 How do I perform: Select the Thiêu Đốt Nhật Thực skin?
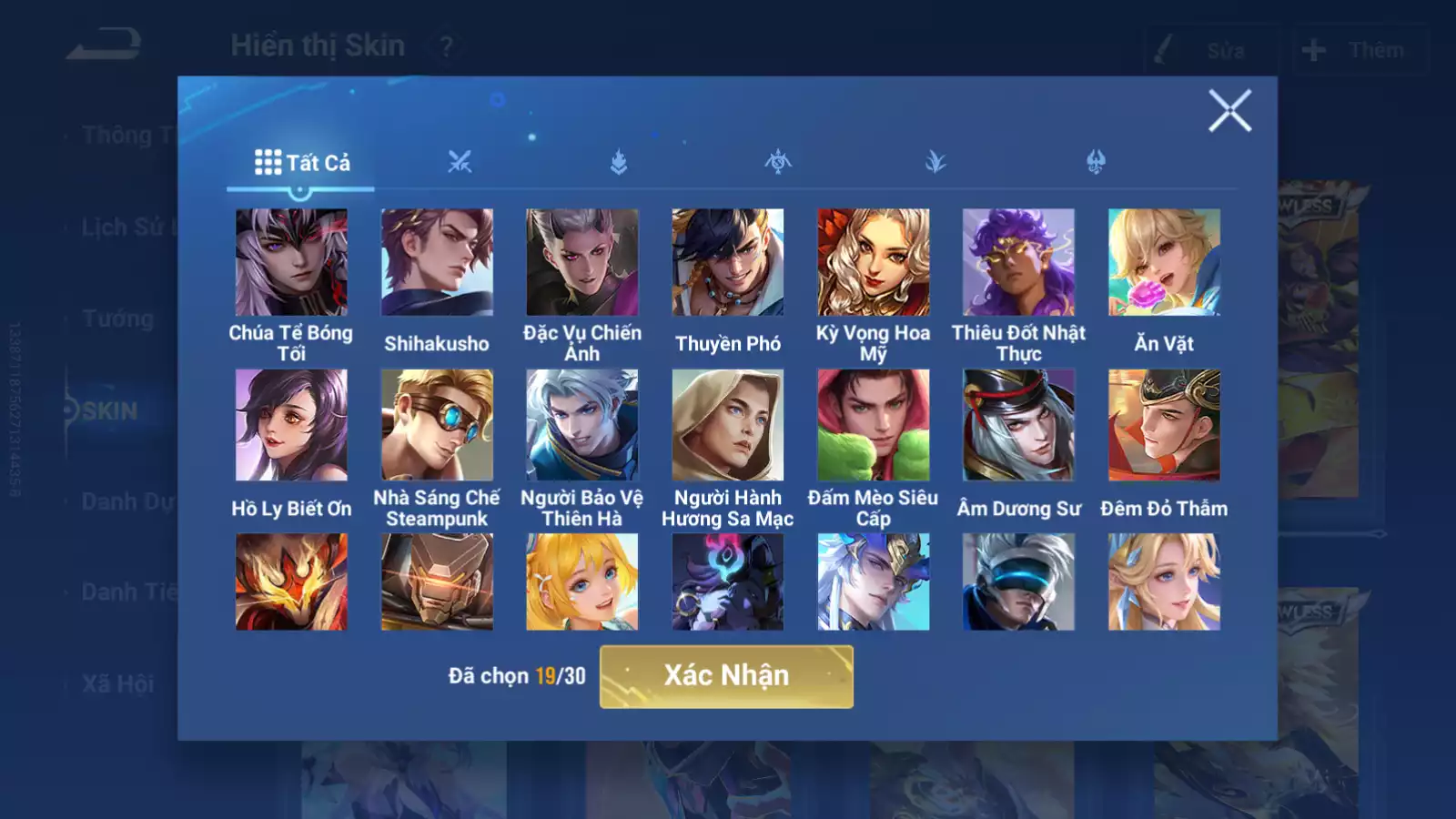1018,262
